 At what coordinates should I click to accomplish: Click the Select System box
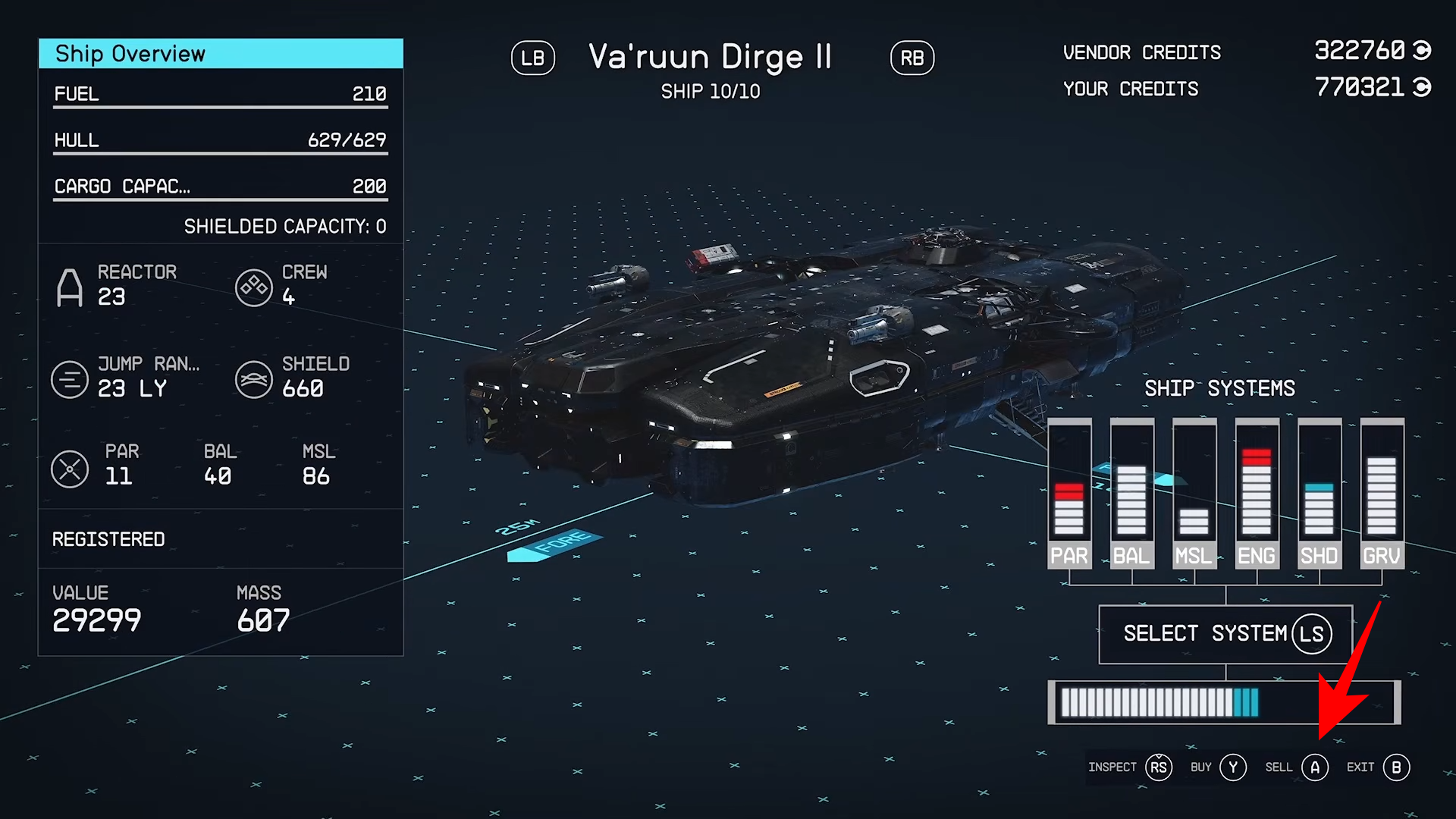(1225, 634)
